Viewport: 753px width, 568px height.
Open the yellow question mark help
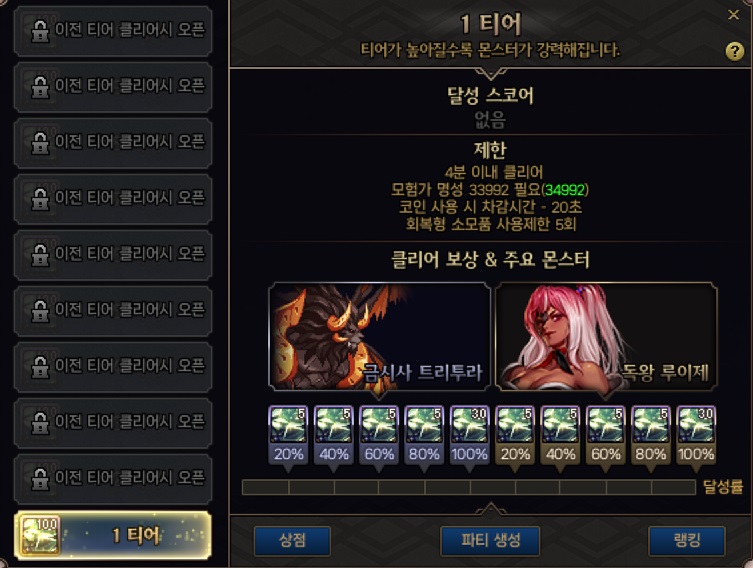click(x=735, y=52)
